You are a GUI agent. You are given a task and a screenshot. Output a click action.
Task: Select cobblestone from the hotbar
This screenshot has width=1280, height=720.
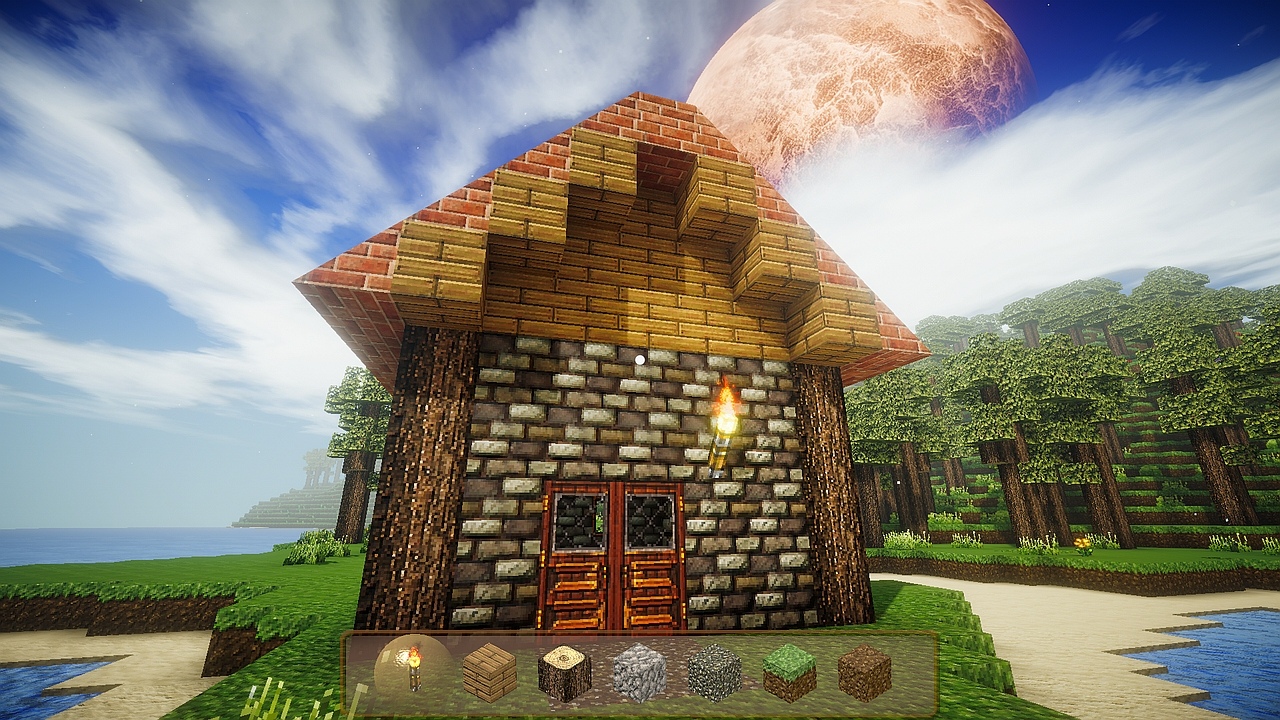tap(639, 672)
